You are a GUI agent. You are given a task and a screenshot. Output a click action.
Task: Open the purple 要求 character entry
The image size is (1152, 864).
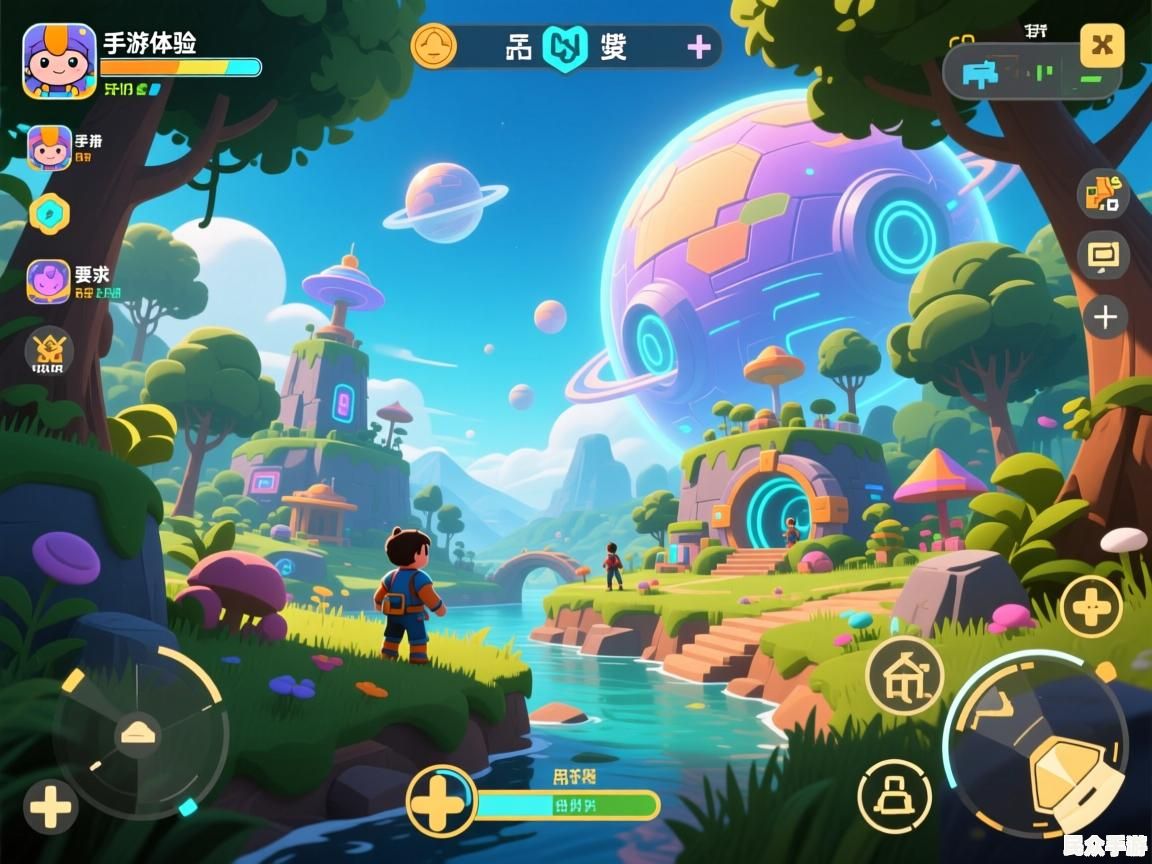[x=48, y=281]
